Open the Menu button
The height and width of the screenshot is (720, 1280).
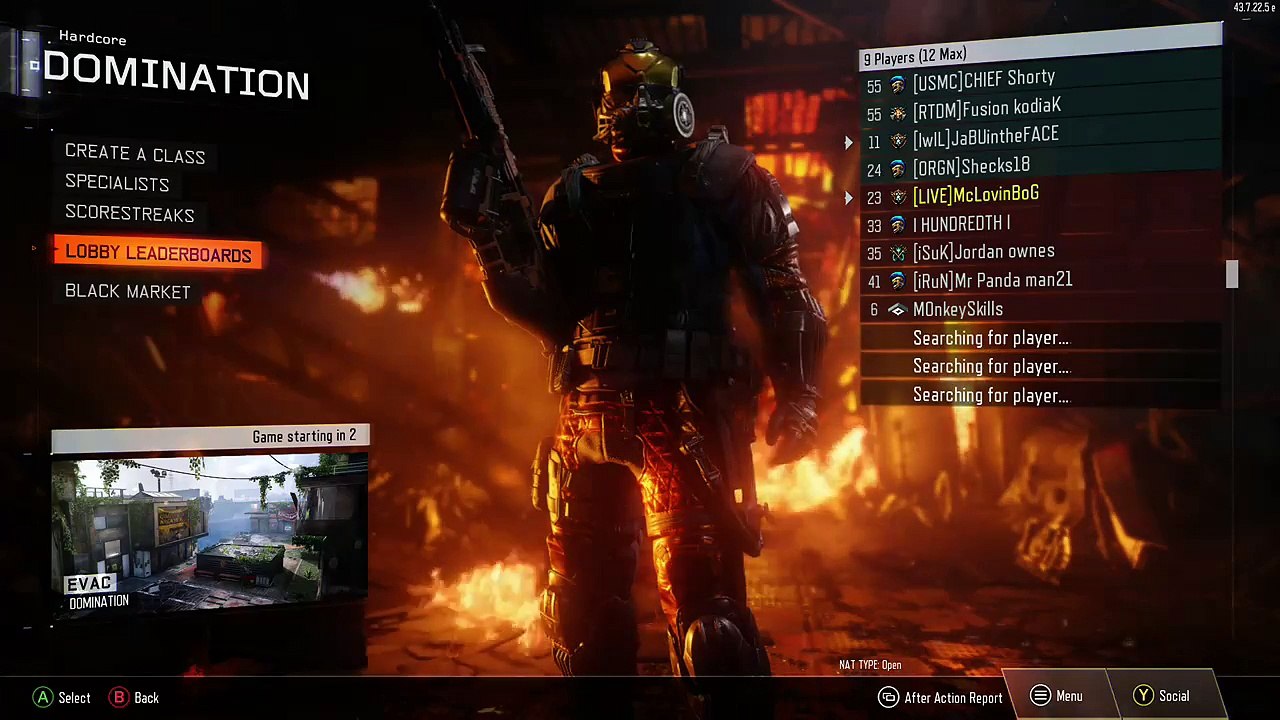1057,697
